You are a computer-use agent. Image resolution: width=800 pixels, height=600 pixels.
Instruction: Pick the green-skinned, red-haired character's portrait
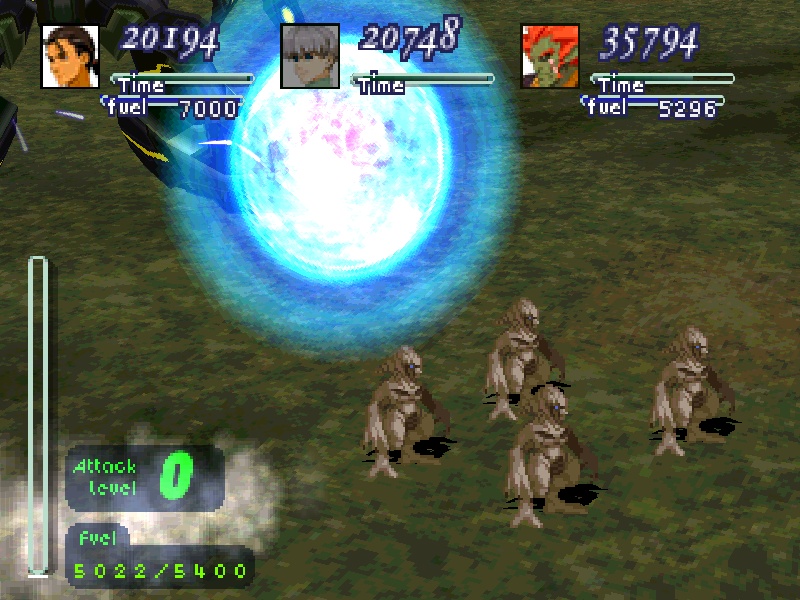550,56
